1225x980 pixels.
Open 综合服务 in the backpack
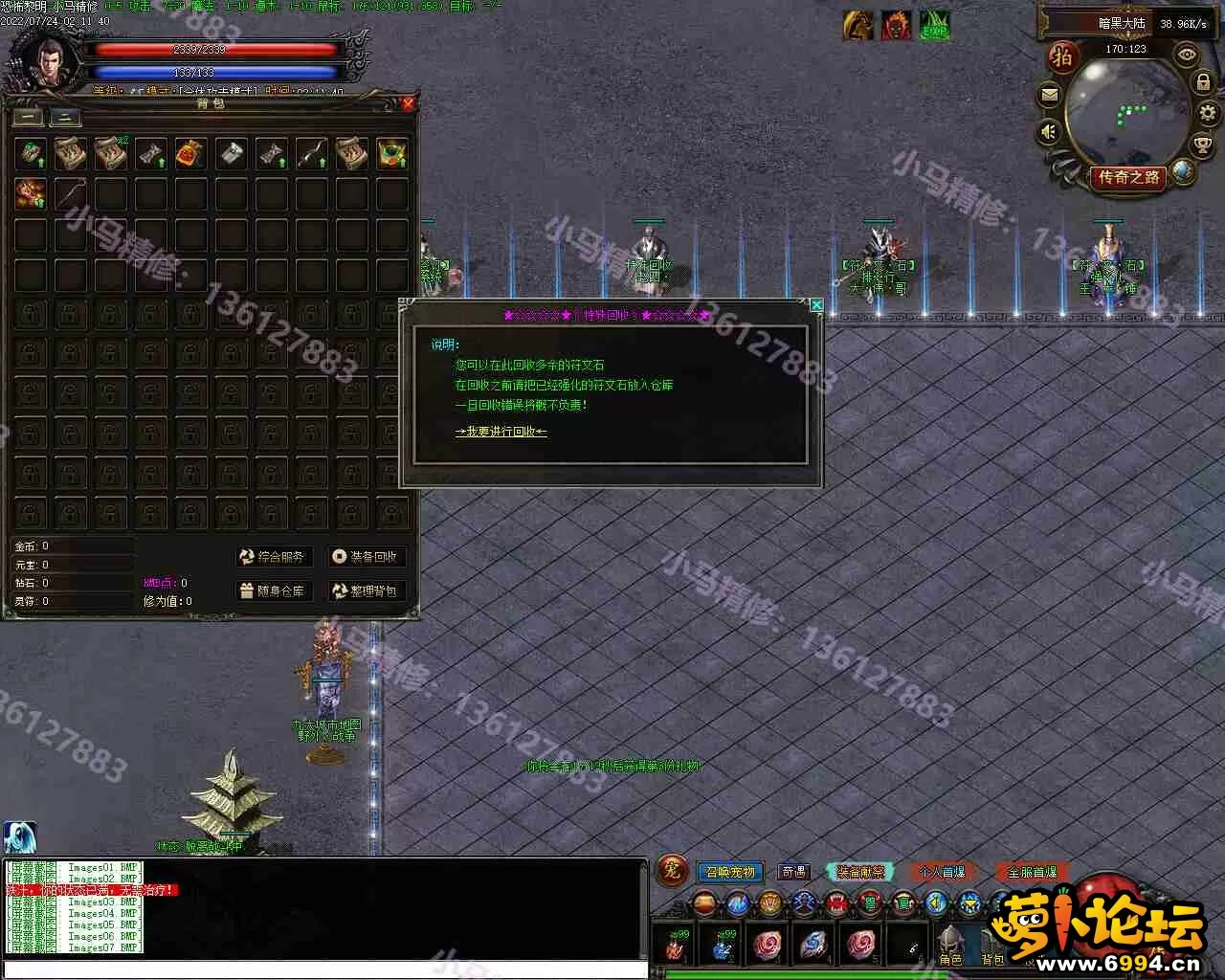(x=272, y=556)
